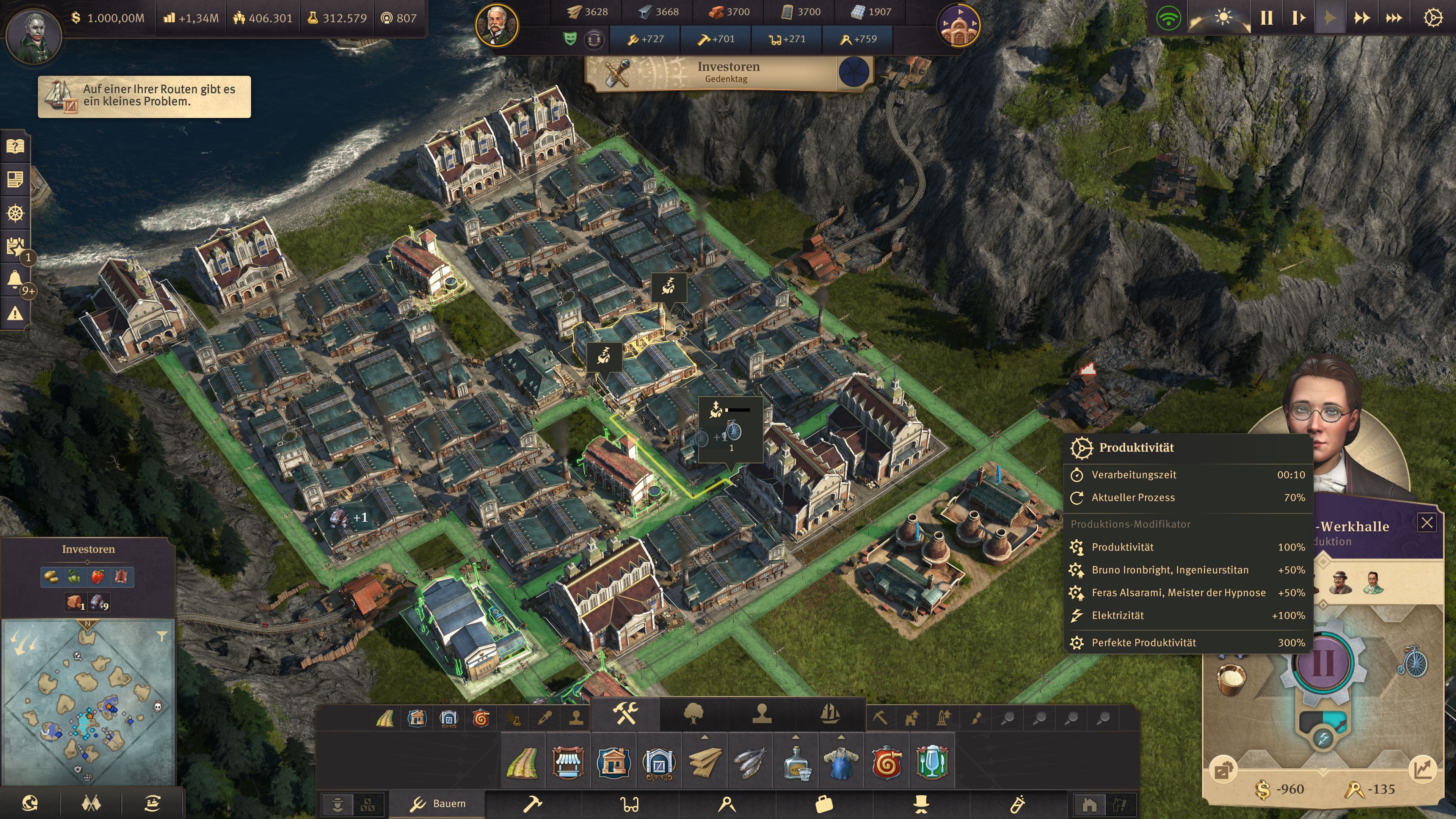
Task: Choose the fire station build icon
Action: [x=886, y=762]
